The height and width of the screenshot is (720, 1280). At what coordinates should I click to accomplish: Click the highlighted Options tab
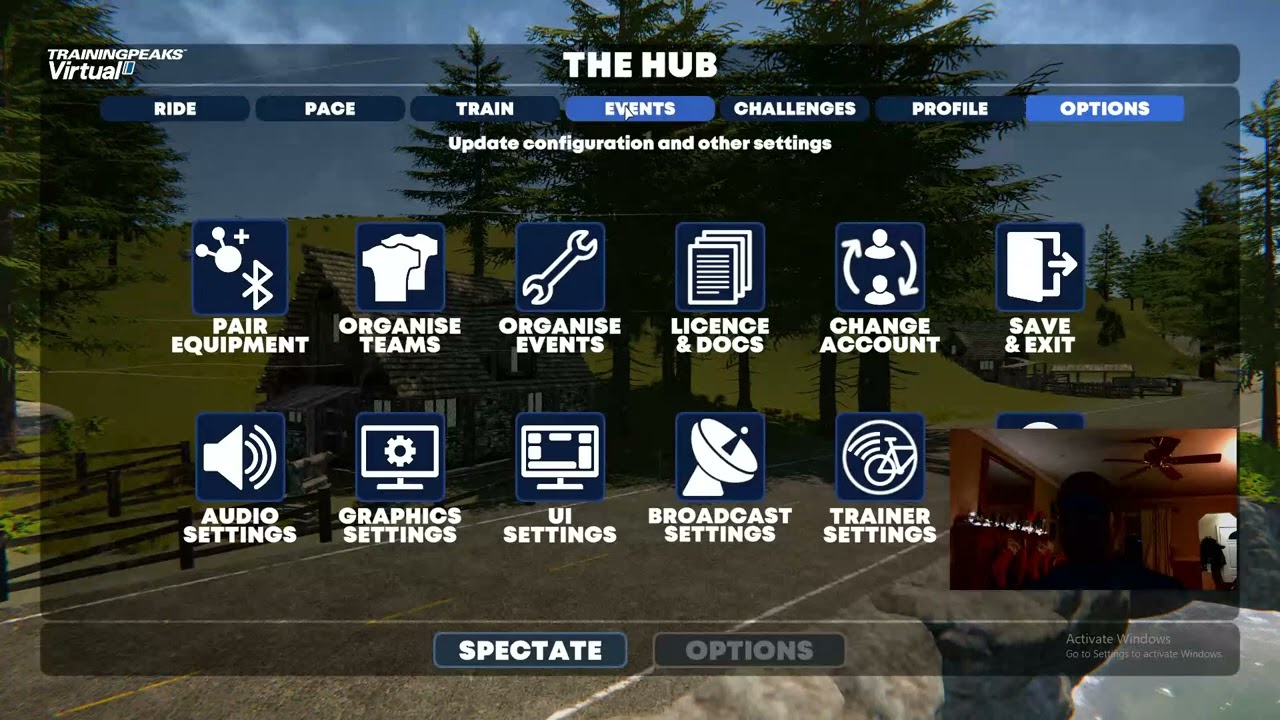1105,109
